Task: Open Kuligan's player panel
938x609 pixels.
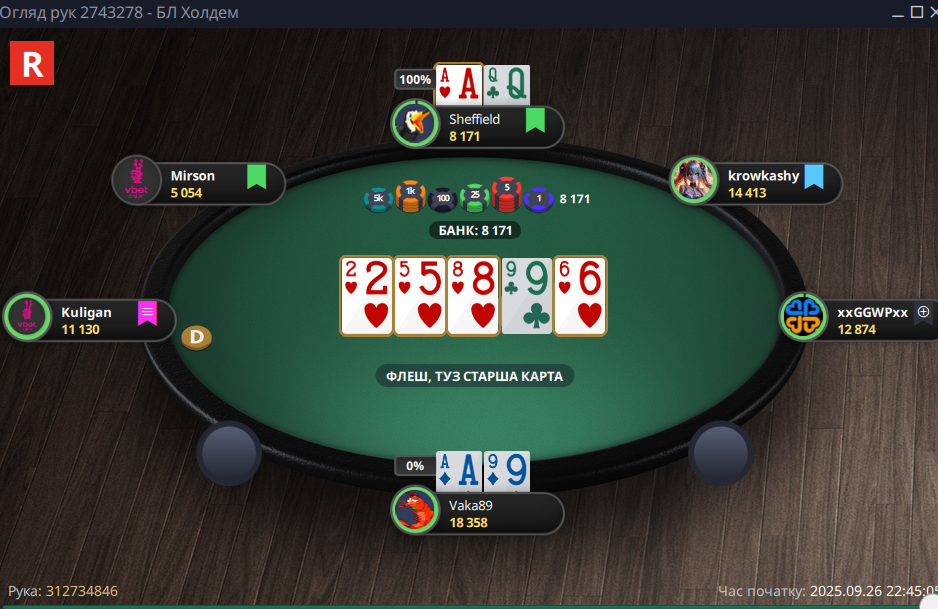Action: tap(90, 320)
